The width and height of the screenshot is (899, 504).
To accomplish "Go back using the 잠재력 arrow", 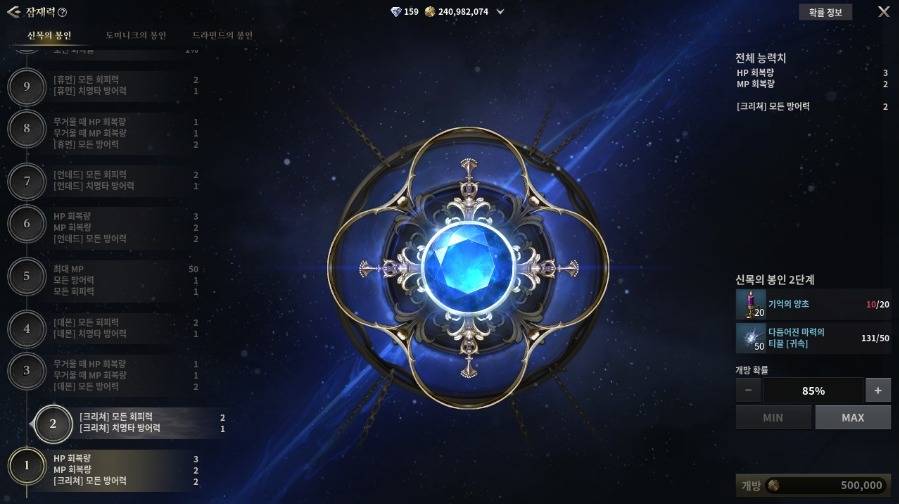I will [15, 12].
